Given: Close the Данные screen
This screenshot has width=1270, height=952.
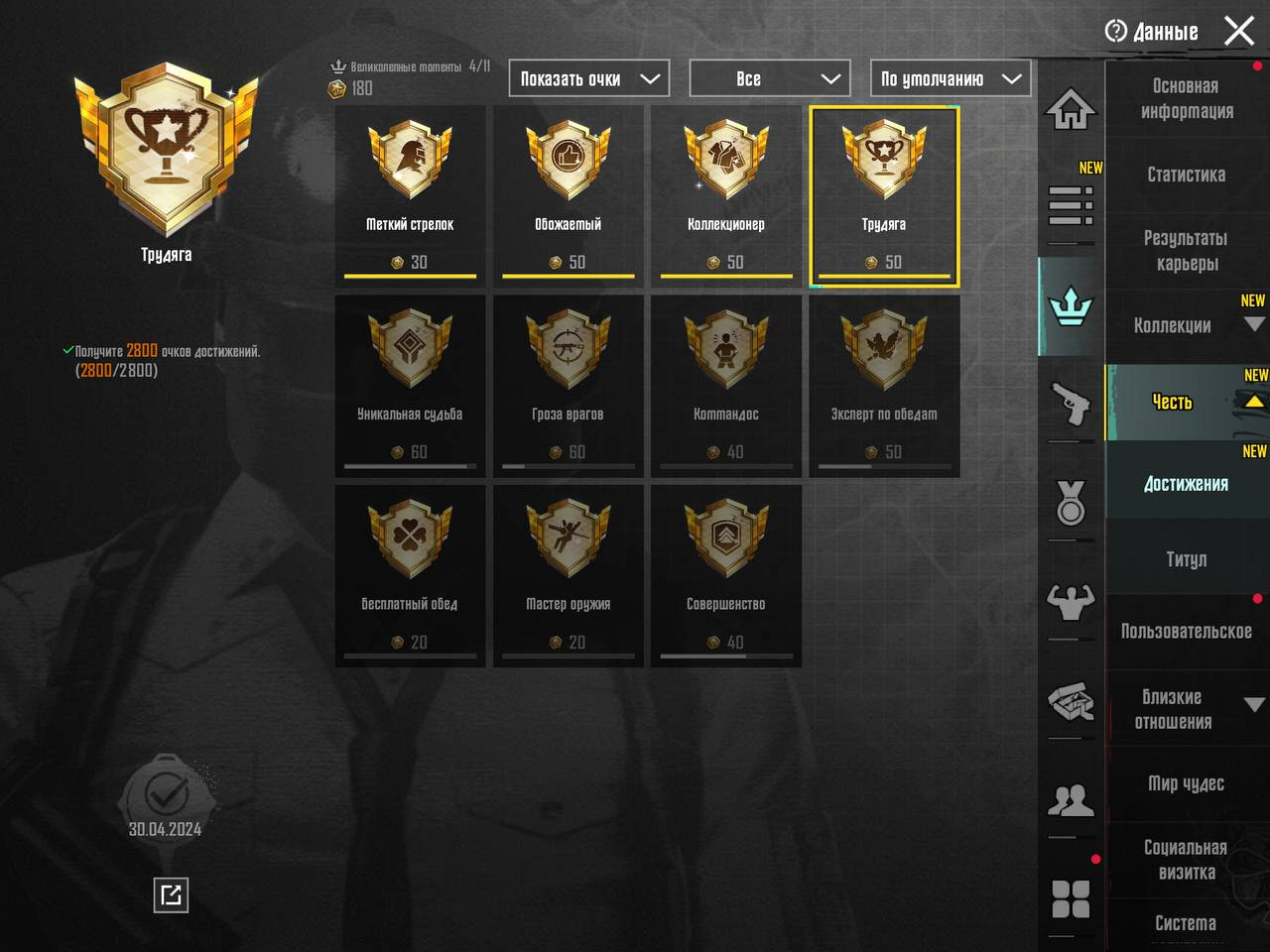Looking at the screenshot, I should click(x=1239, y=31).
